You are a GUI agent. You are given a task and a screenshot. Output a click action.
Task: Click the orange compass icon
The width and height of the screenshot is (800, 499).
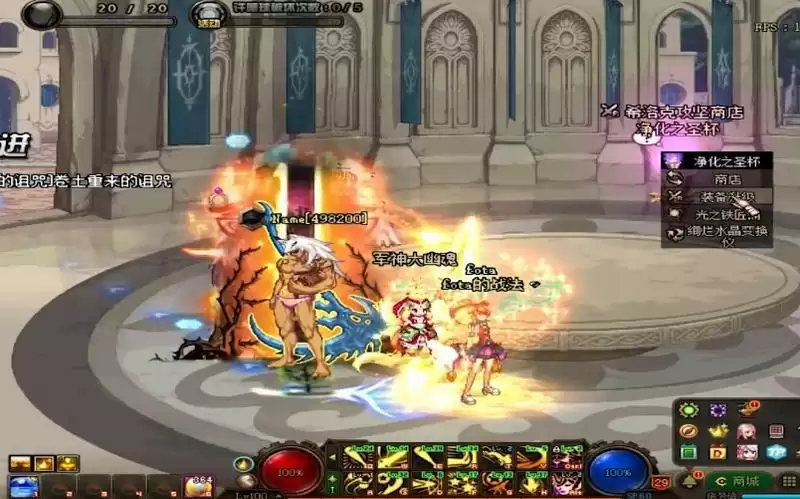click(688, 431)
